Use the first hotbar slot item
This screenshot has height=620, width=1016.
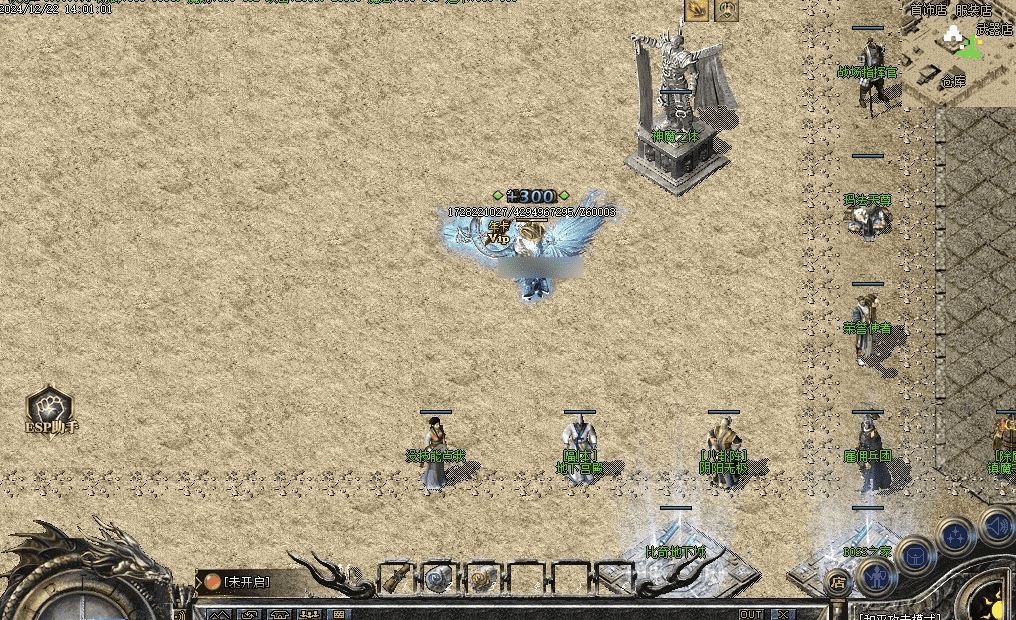[x=397, y=577]
